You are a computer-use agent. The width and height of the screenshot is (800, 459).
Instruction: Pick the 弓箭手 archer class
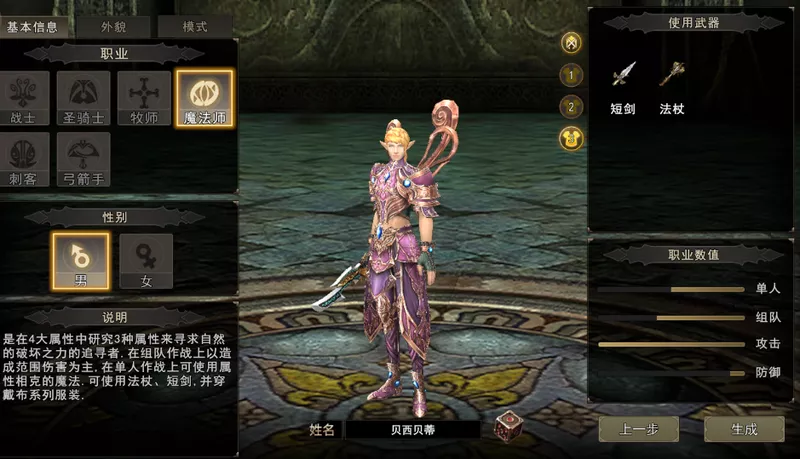point(83,159)
